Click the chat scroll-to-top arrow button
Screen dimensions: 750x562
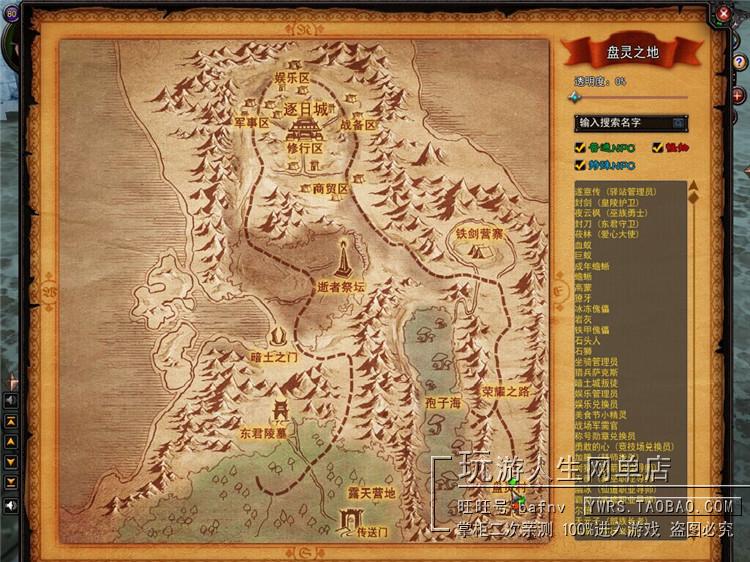tap(11, 423)
